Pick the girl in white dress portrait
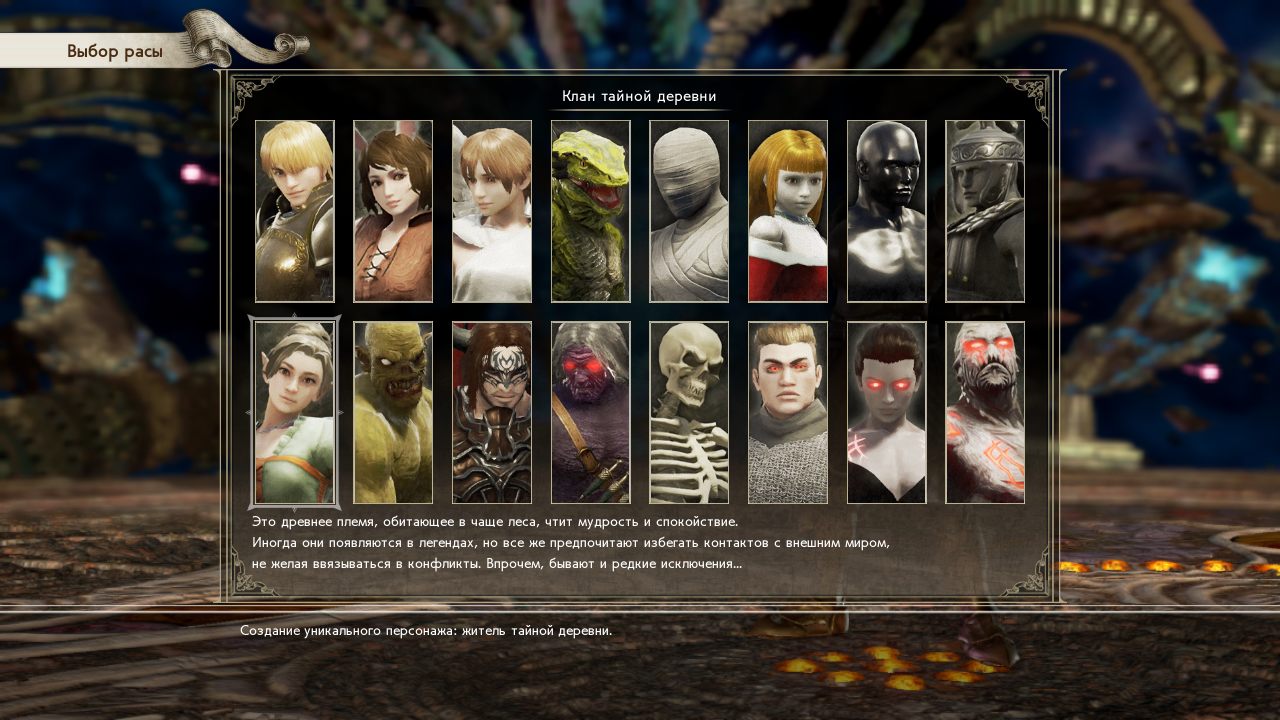 point(492,211)
